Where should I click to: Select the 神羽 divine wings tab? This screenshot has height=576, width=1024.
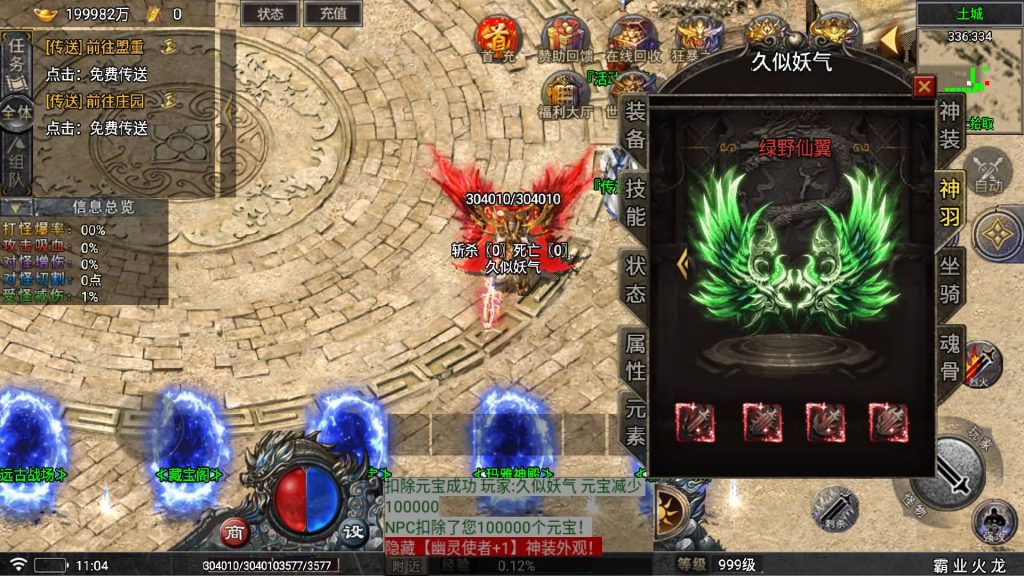click(949, 201)
